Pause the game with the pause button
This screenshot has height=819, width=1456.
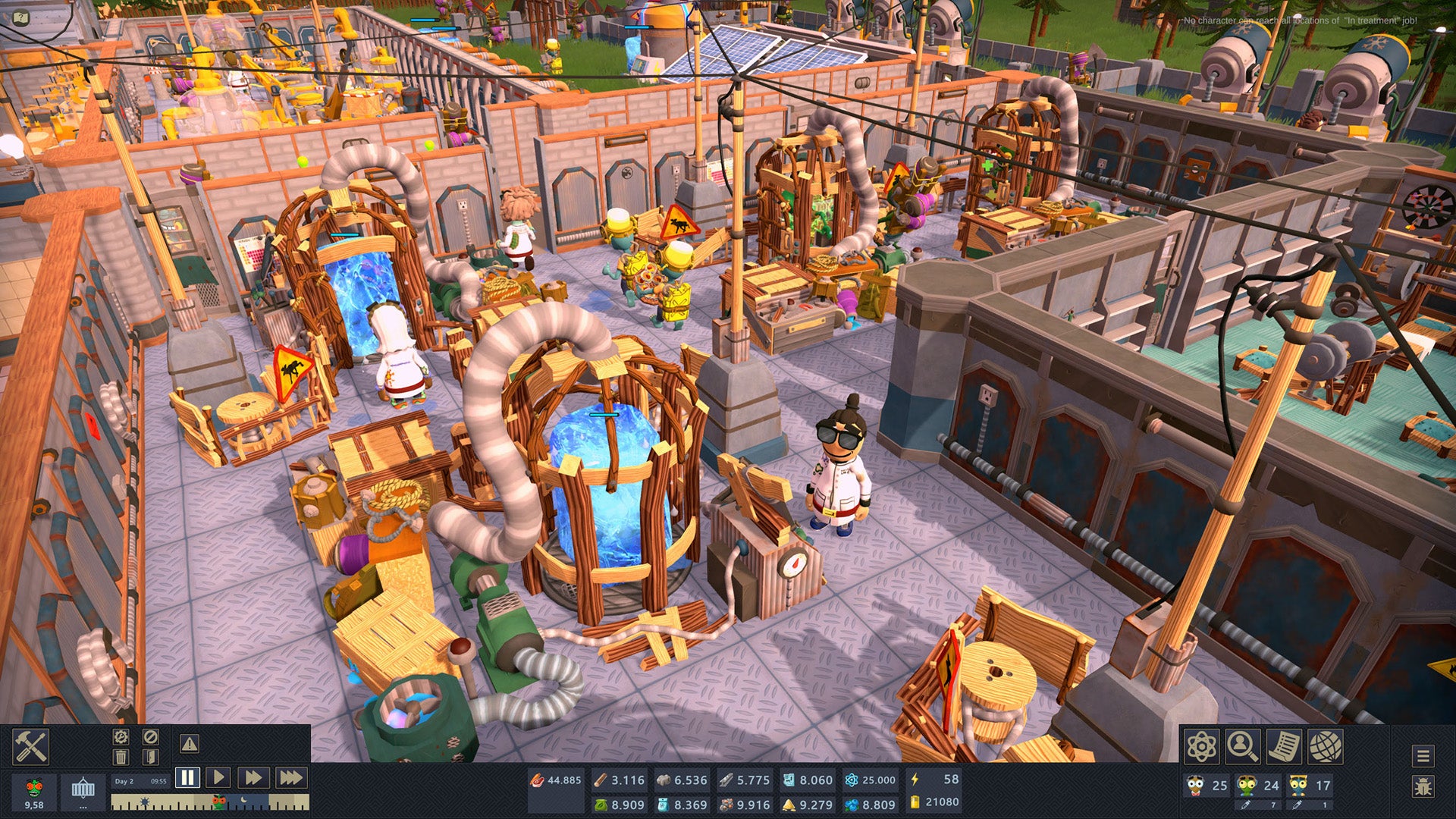tap(187, 777)
